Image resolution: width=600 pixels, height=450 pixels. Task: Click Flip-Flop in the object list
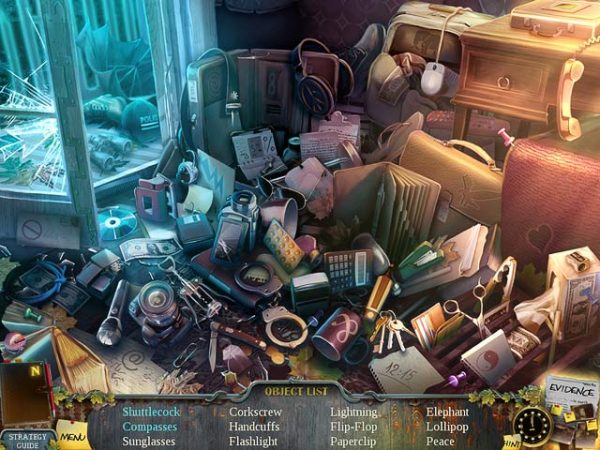[x=353, y=426]
